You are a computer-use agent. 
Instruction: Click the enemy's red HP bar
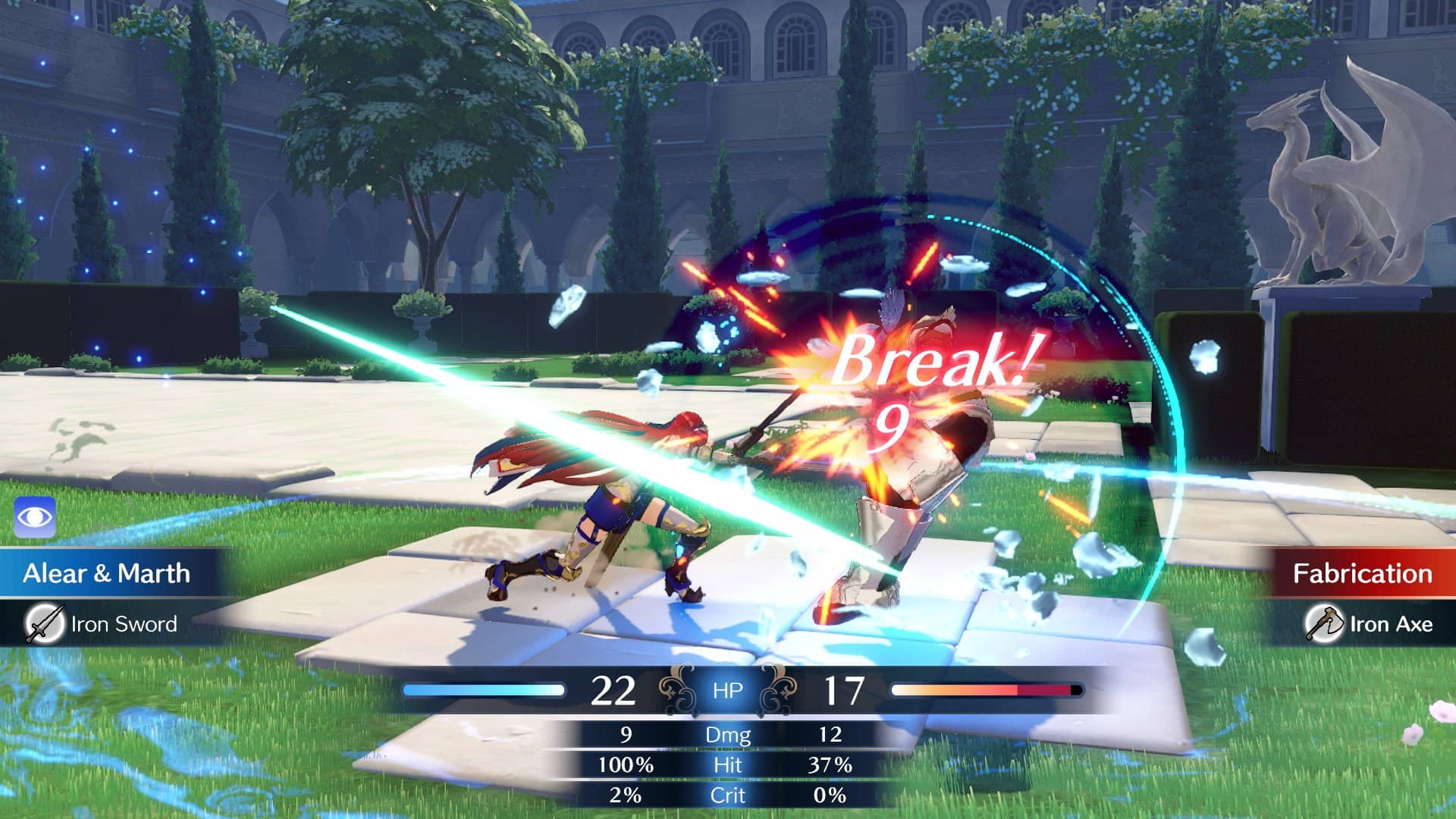click(x=986, y=690)
